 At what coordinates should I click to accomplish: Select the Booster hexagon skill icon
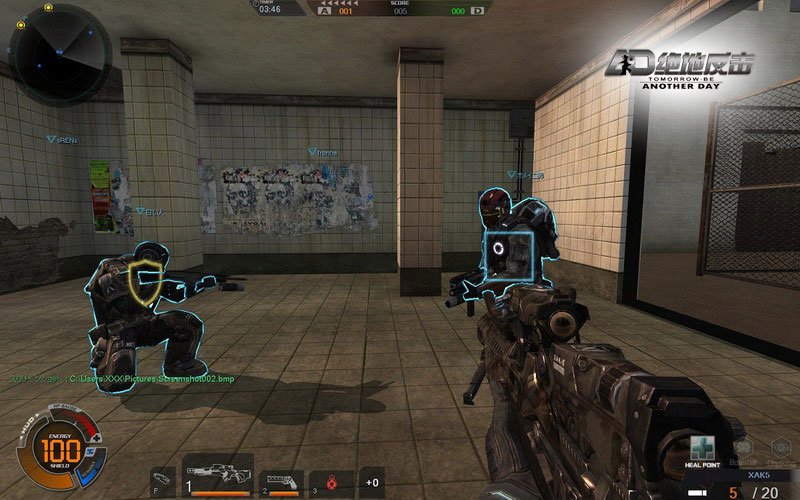coord(744,449)
